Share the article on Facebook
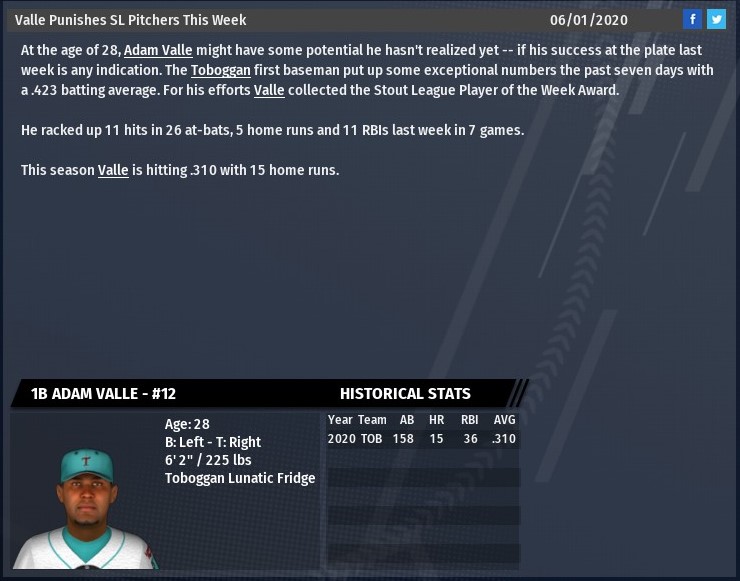This screenshot has width=740, height=581. pyautogui.click(x=692, y=19)
